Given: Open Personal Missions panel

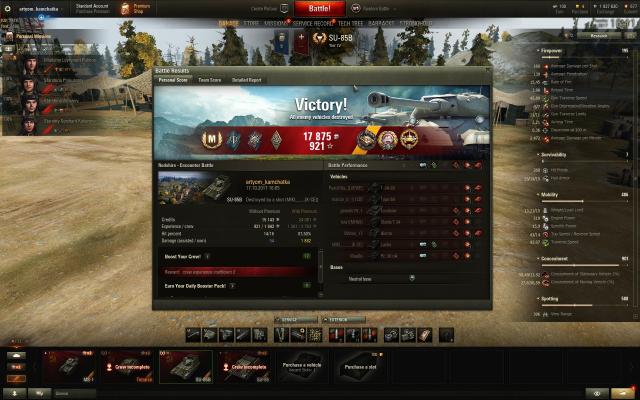Looking at the screenshot, I should point(28,36).
